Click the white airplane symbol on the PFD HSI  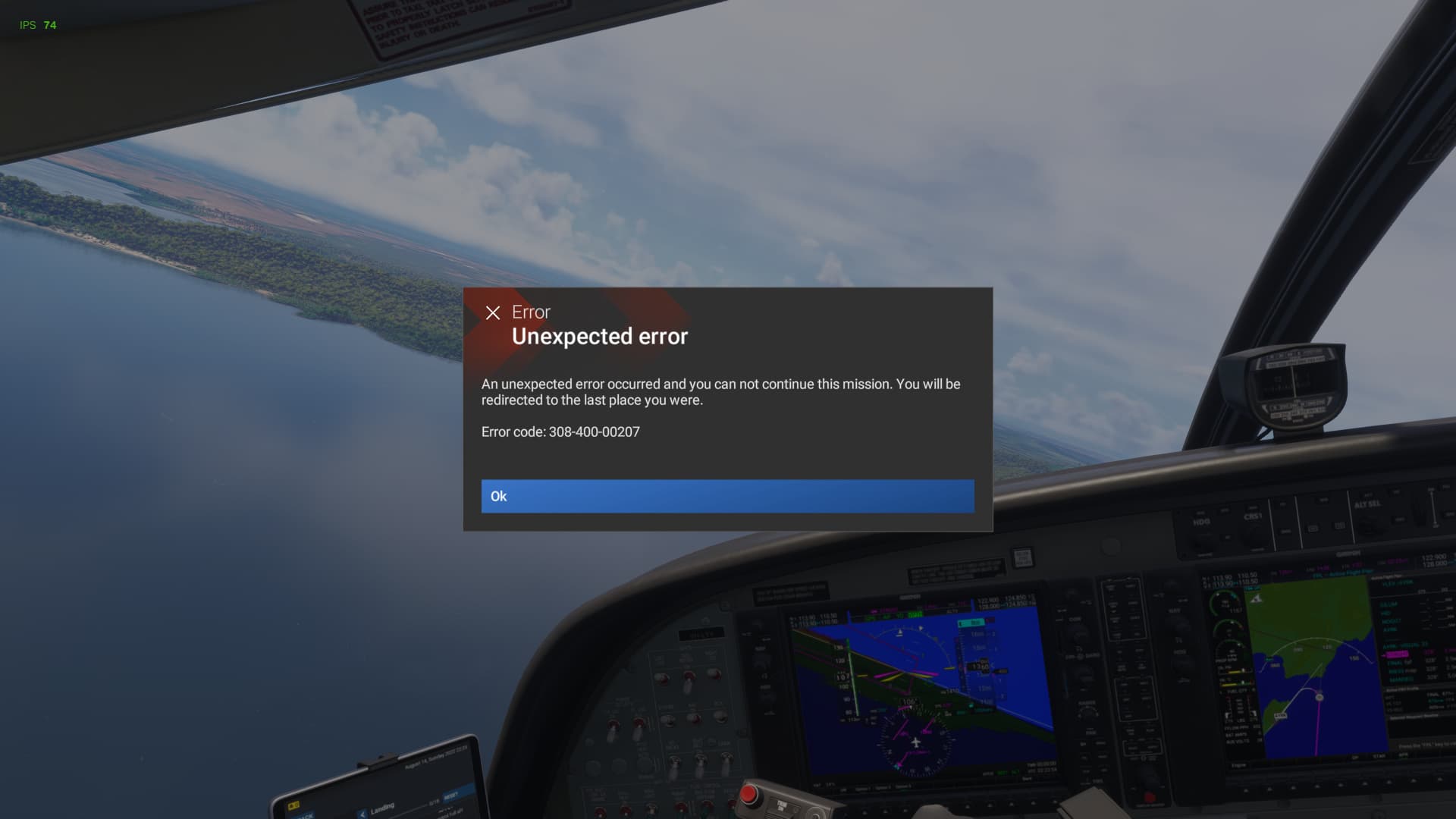[916, 742]
